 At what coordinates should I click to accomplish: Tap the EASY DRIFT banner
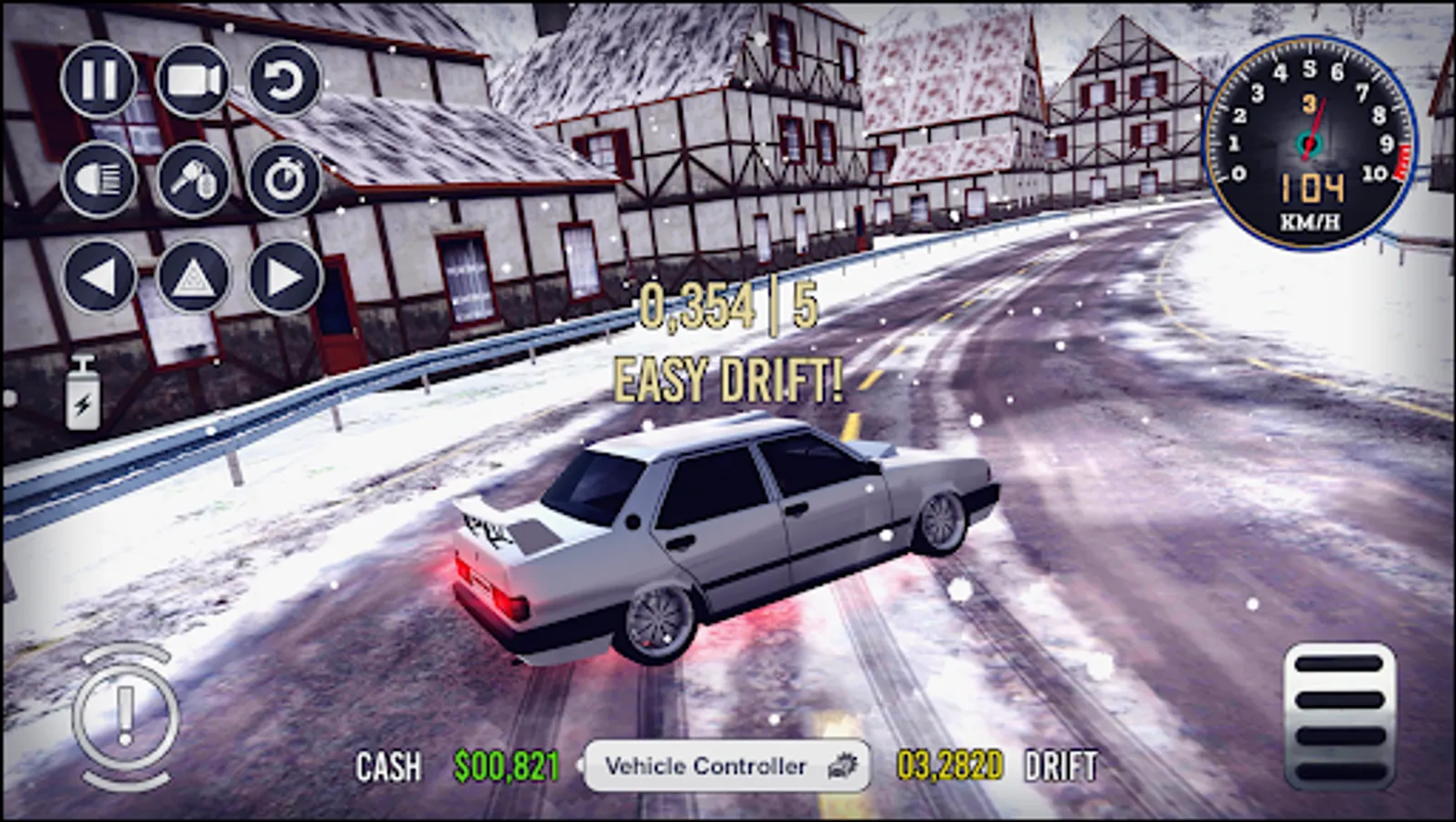click(726, 377)
